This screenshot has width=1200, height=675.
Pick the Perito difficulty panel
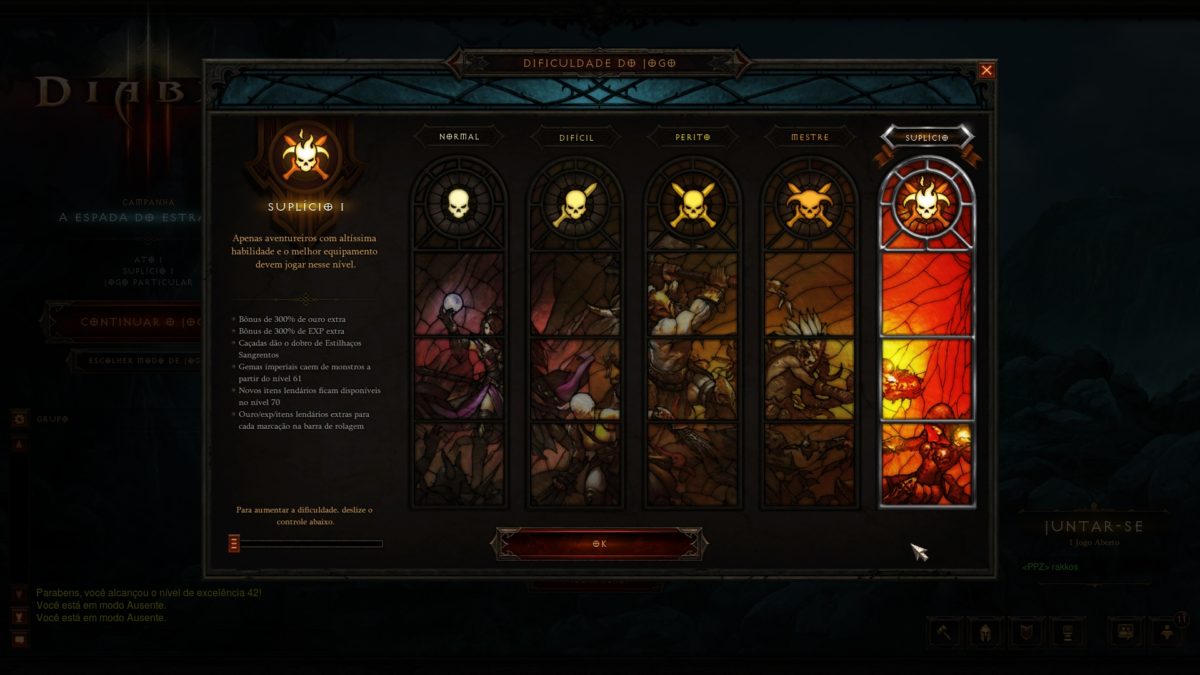click(x=693, y=330)
